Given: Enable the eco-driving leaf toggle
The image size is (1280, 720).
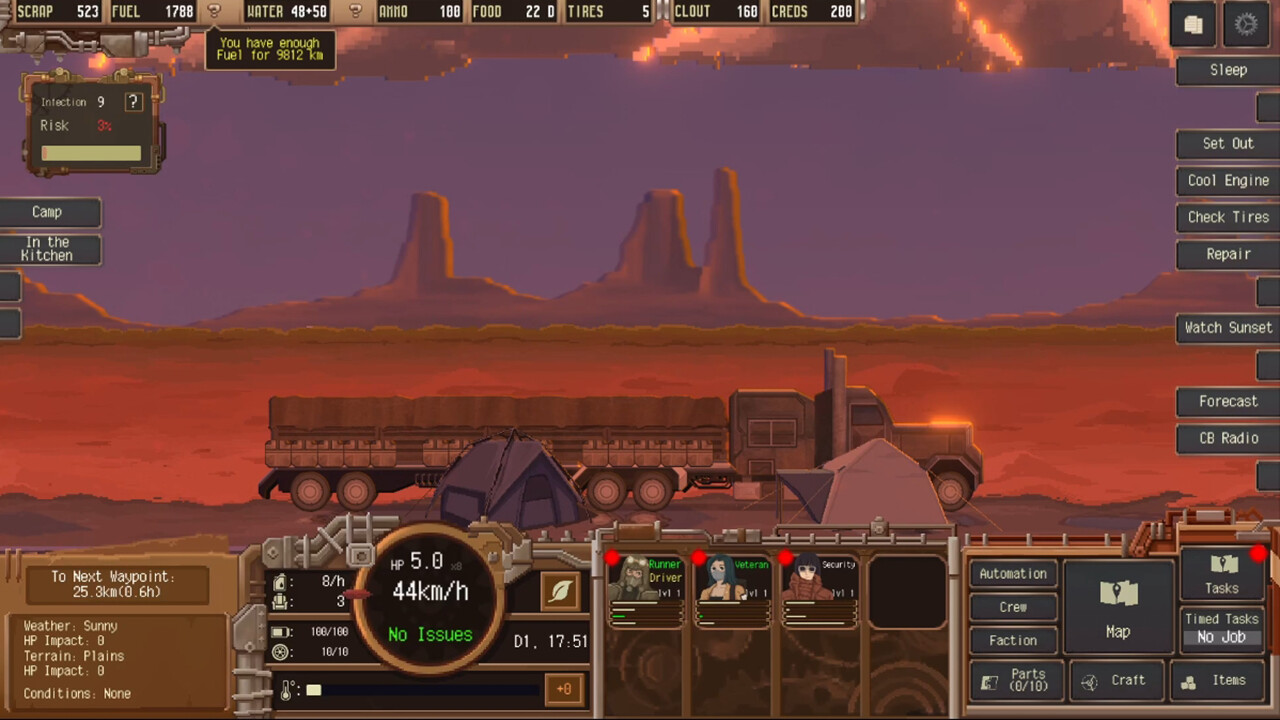Looking at the screenshot, I should (x=560, y=592).
